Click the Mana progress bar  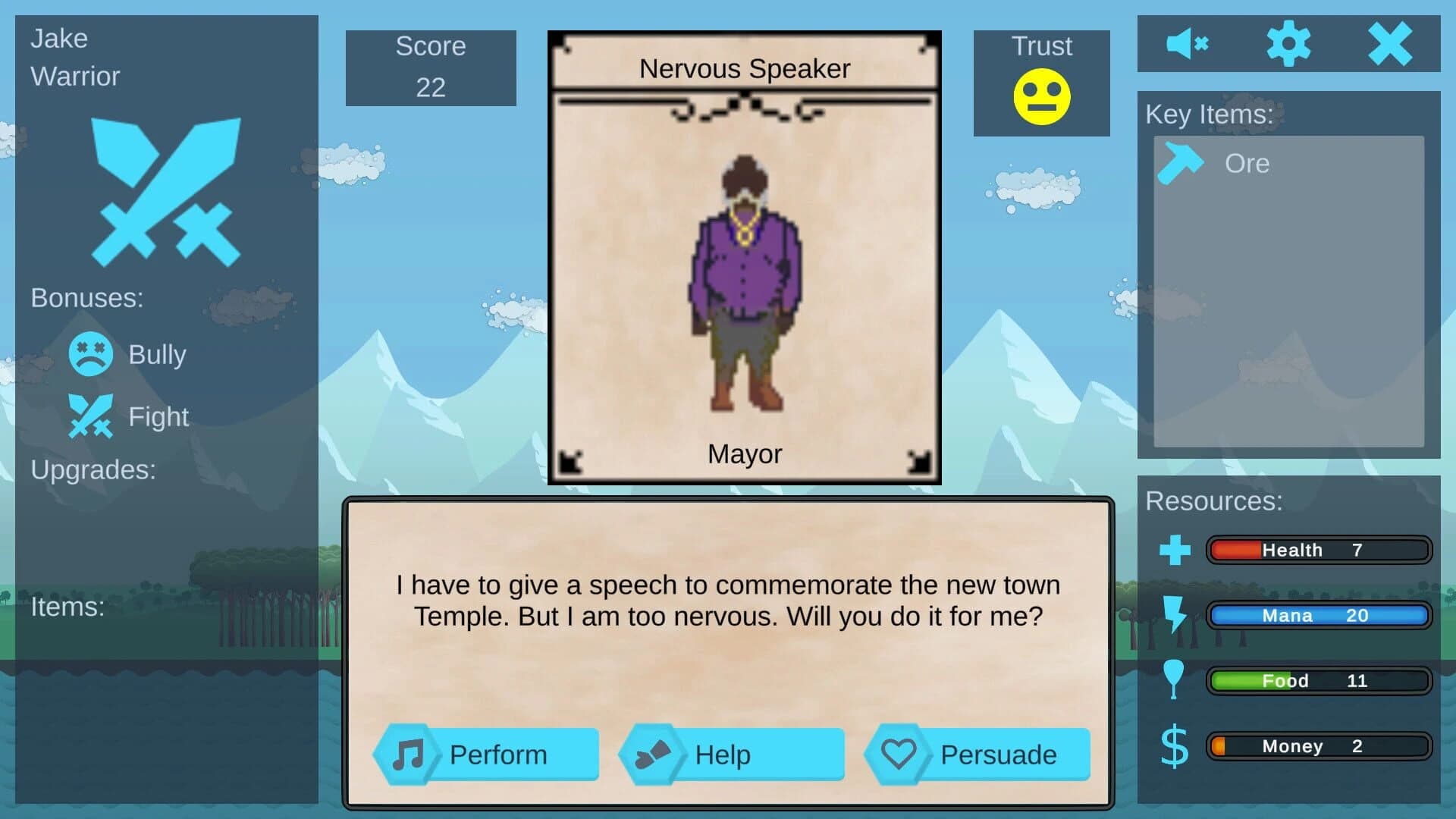(x=1319, y=615)
